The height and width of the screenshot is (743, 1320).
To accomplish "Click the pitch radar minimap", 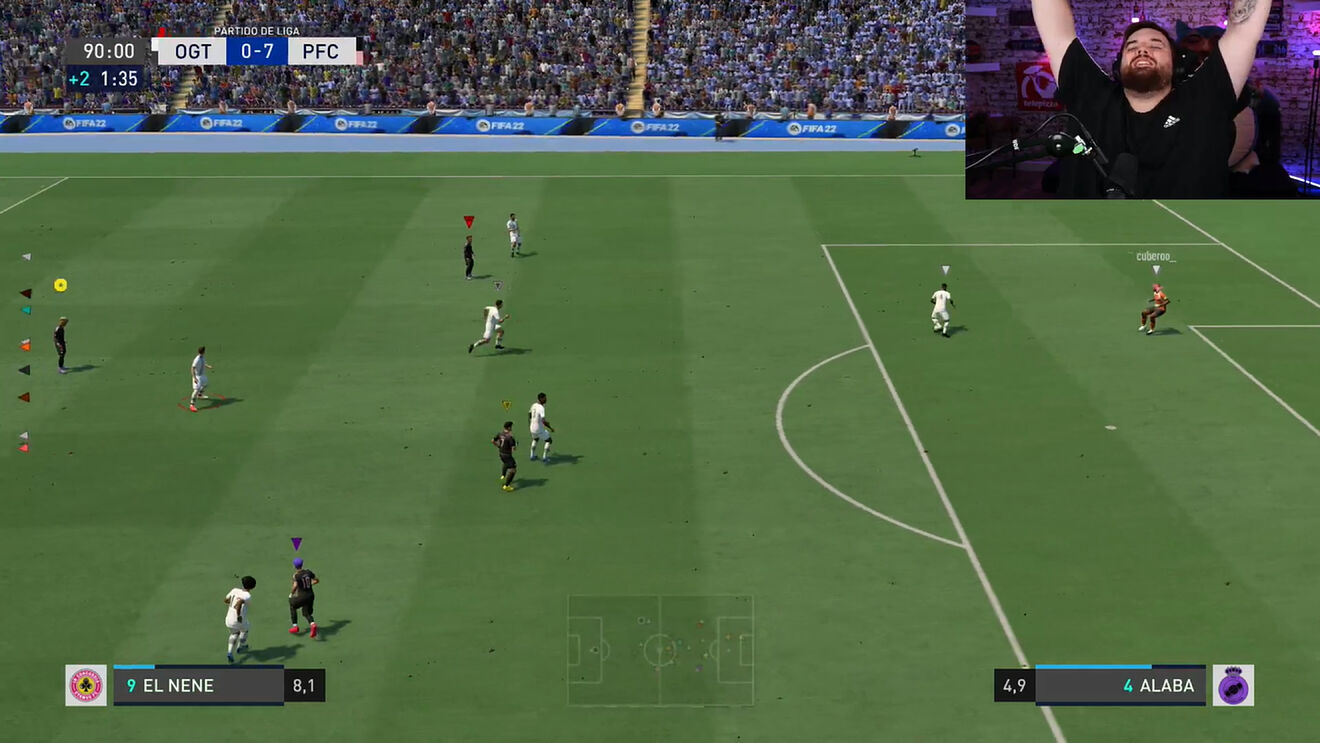I will (660, 650).
